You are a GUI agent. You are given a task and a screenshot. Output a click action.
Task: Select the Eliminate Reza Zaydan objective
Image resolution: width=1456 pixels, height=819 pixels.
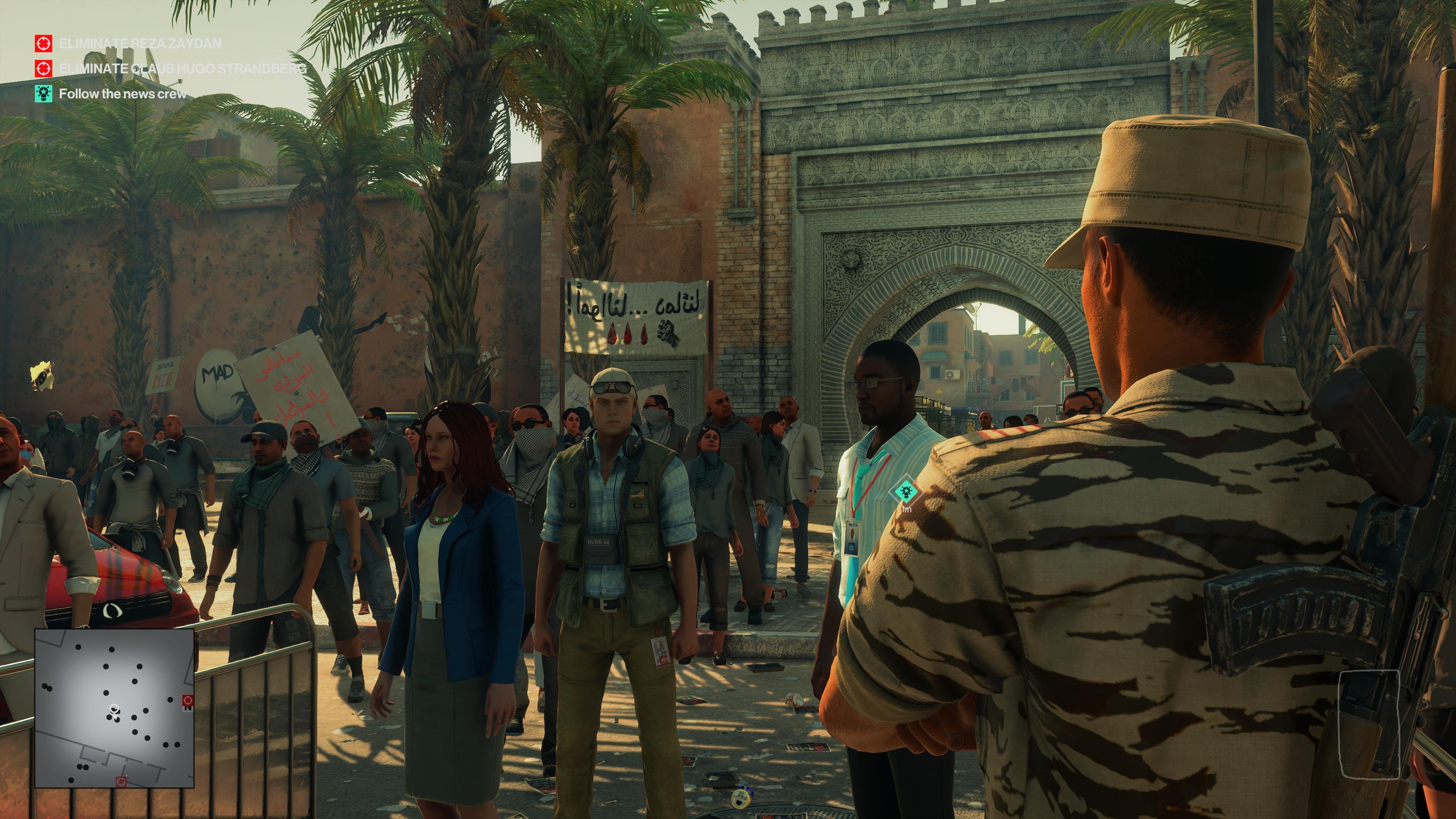tap(140, 44)
